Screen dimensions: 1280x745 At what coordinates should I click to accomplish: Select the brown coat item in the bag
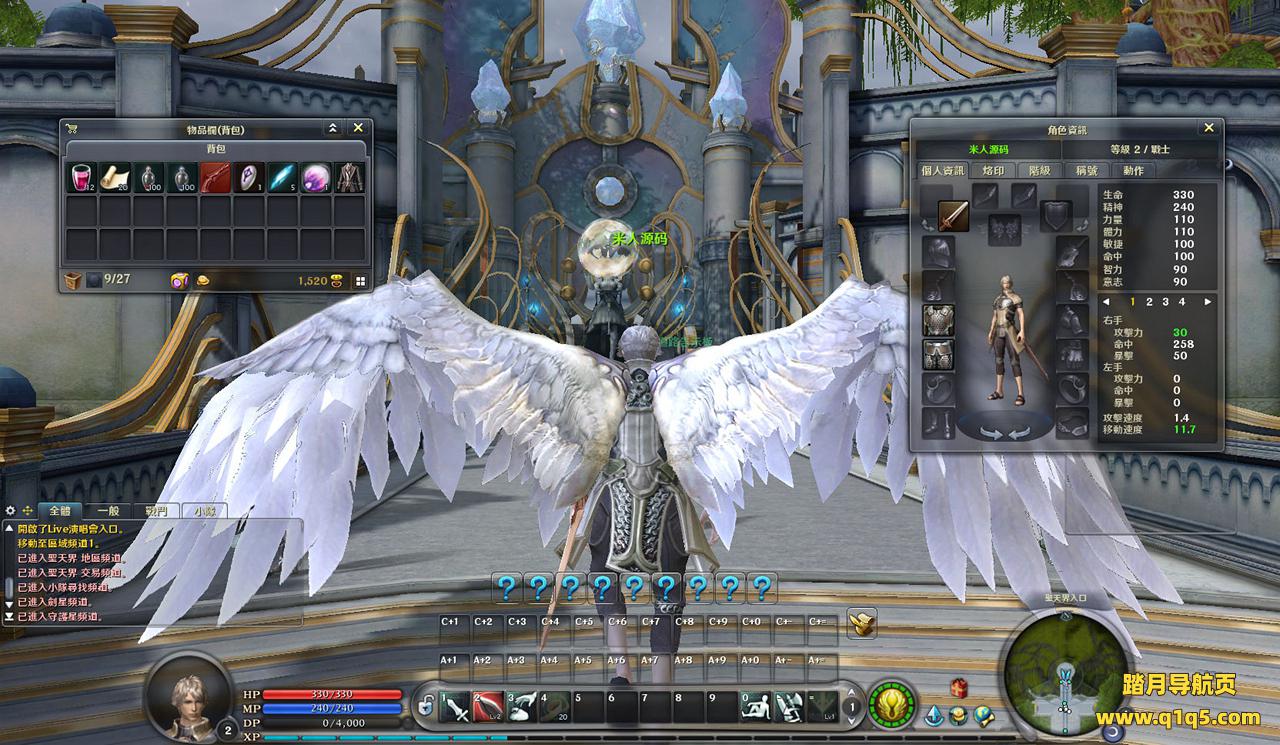click(x=349, y=178)
